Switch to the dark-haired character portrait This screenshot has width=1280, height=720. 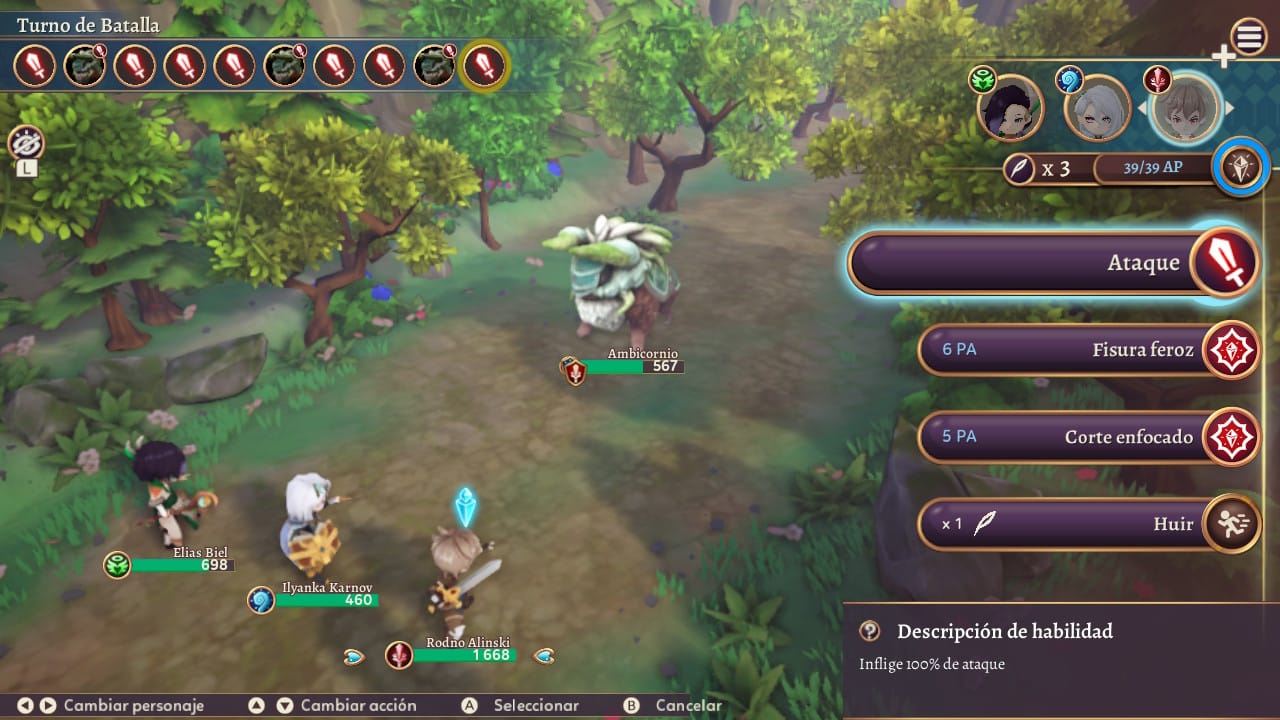pyautogui.click(x=1009, y=108)
